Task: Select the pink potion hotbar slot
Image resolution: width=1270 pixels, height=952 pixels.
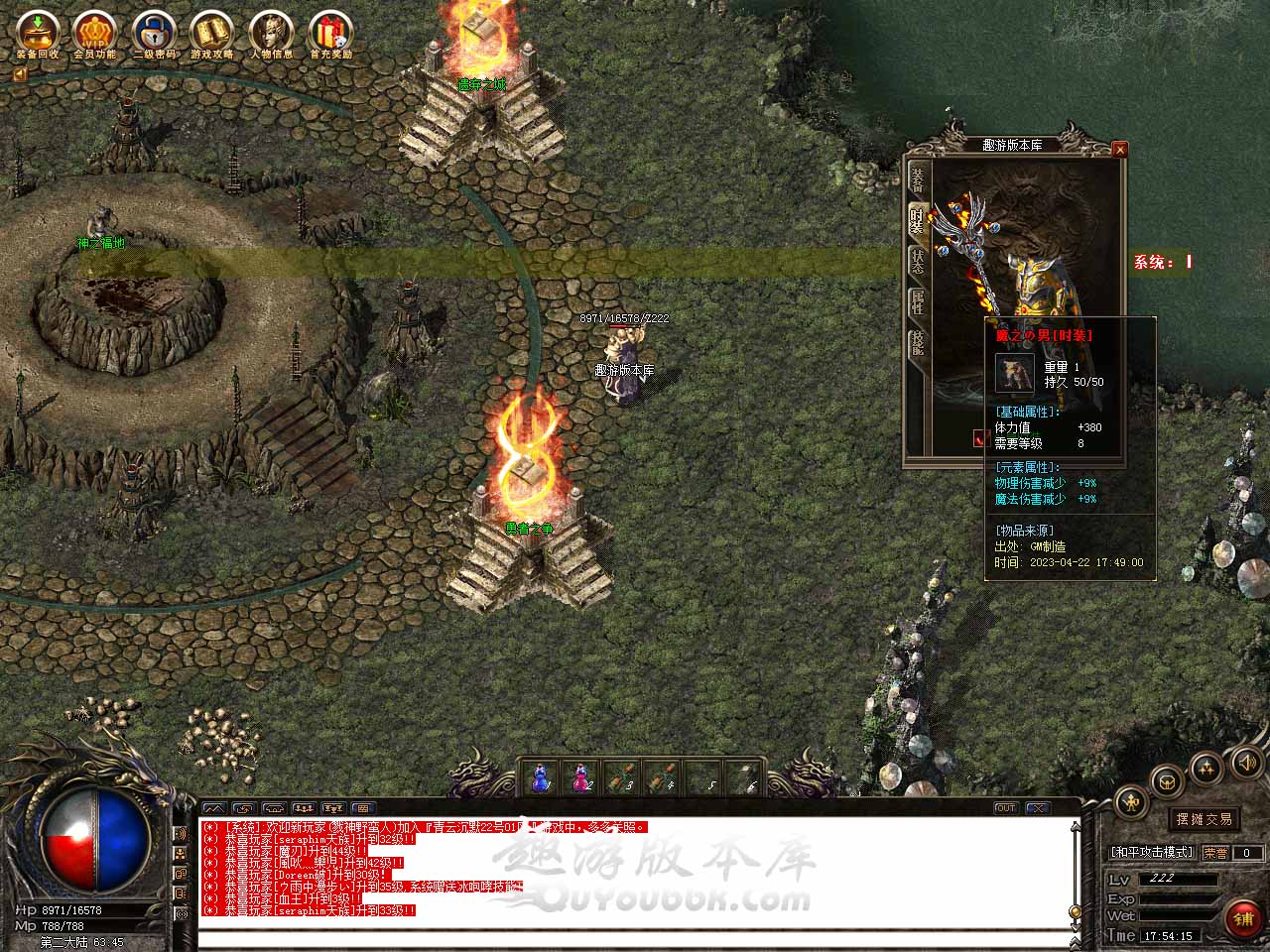Action: (x=580, y=777)
